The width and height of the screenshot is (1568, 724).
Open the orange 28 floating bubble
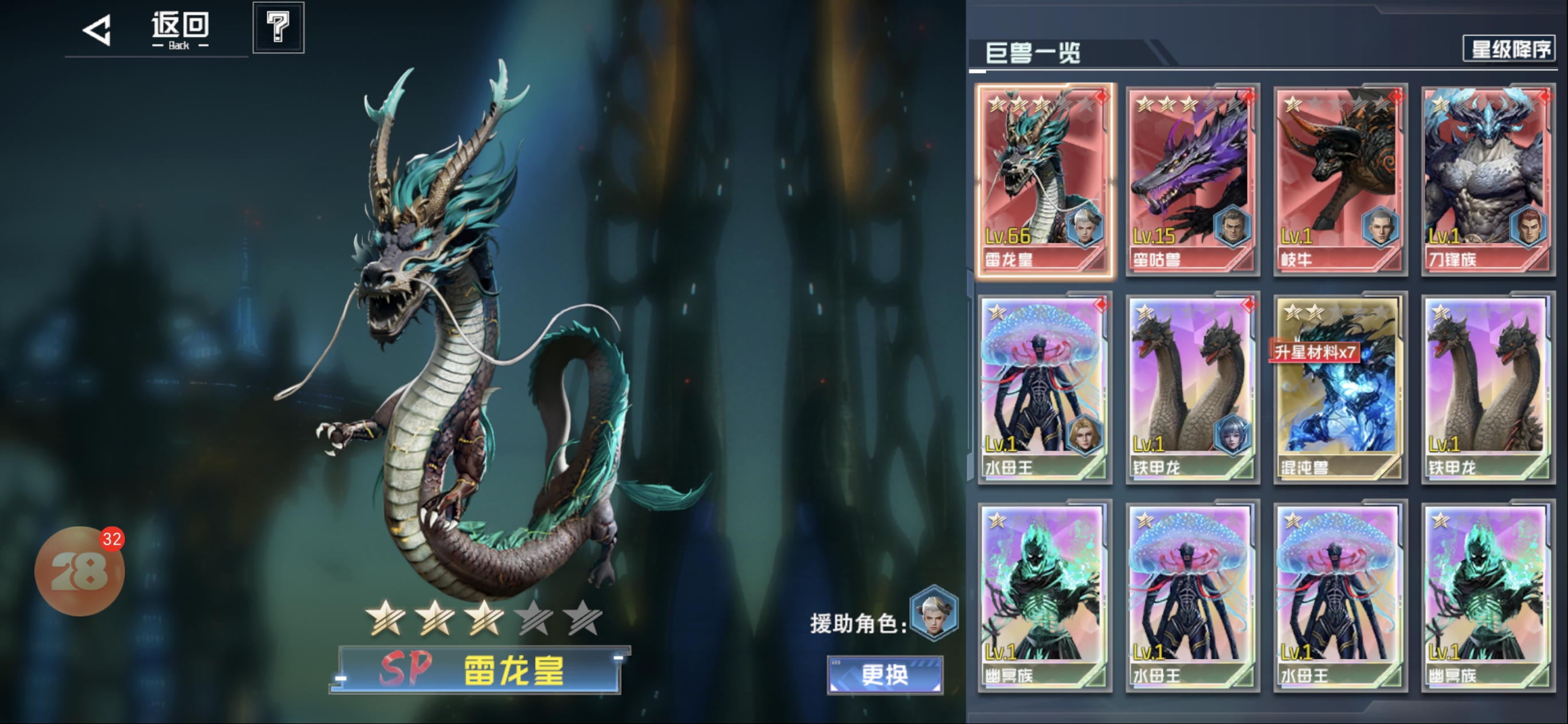coord(79,570)
